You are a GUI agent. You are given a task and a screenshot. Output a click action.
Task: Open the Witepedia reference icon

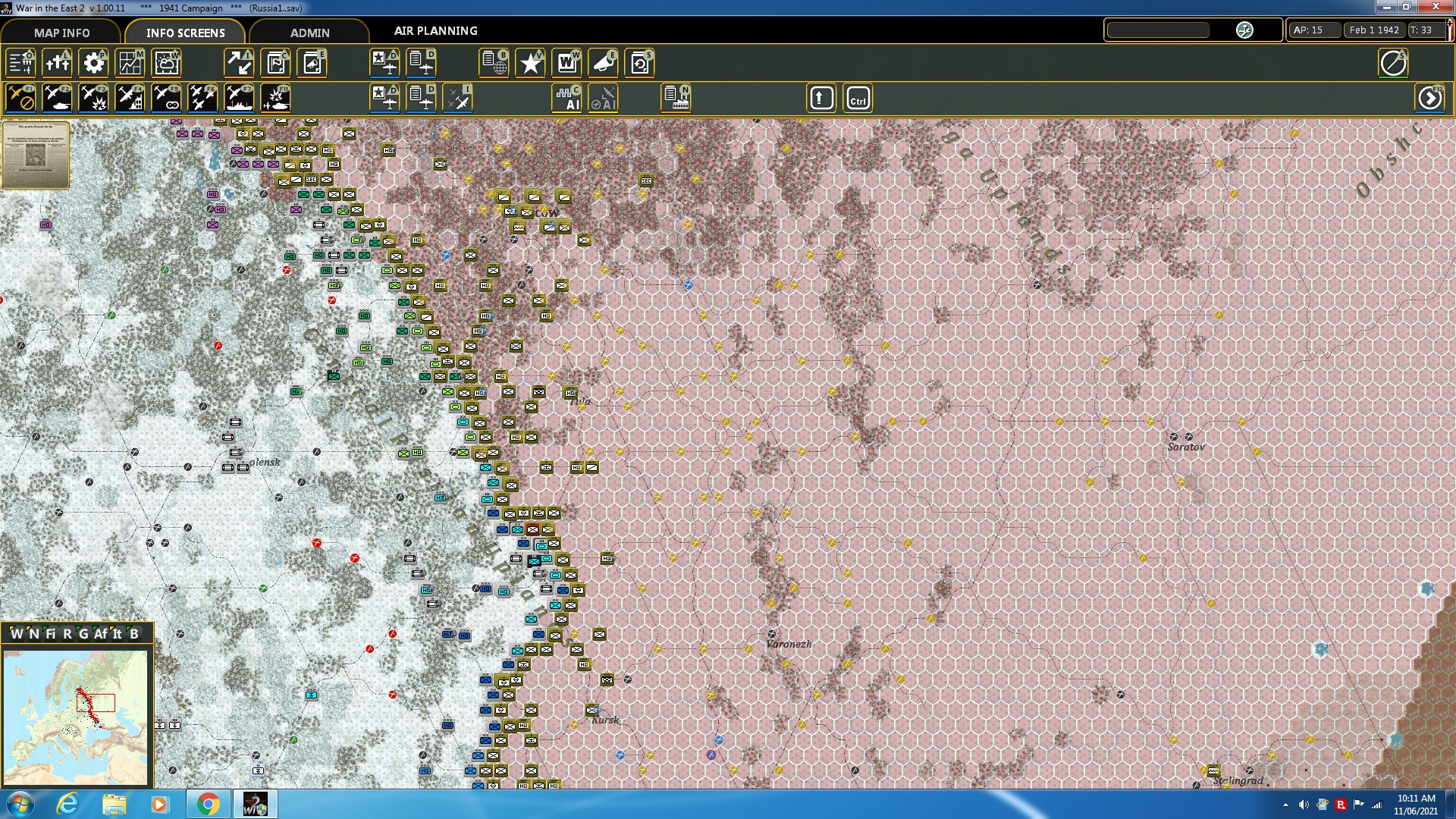(x=567, y=63)
